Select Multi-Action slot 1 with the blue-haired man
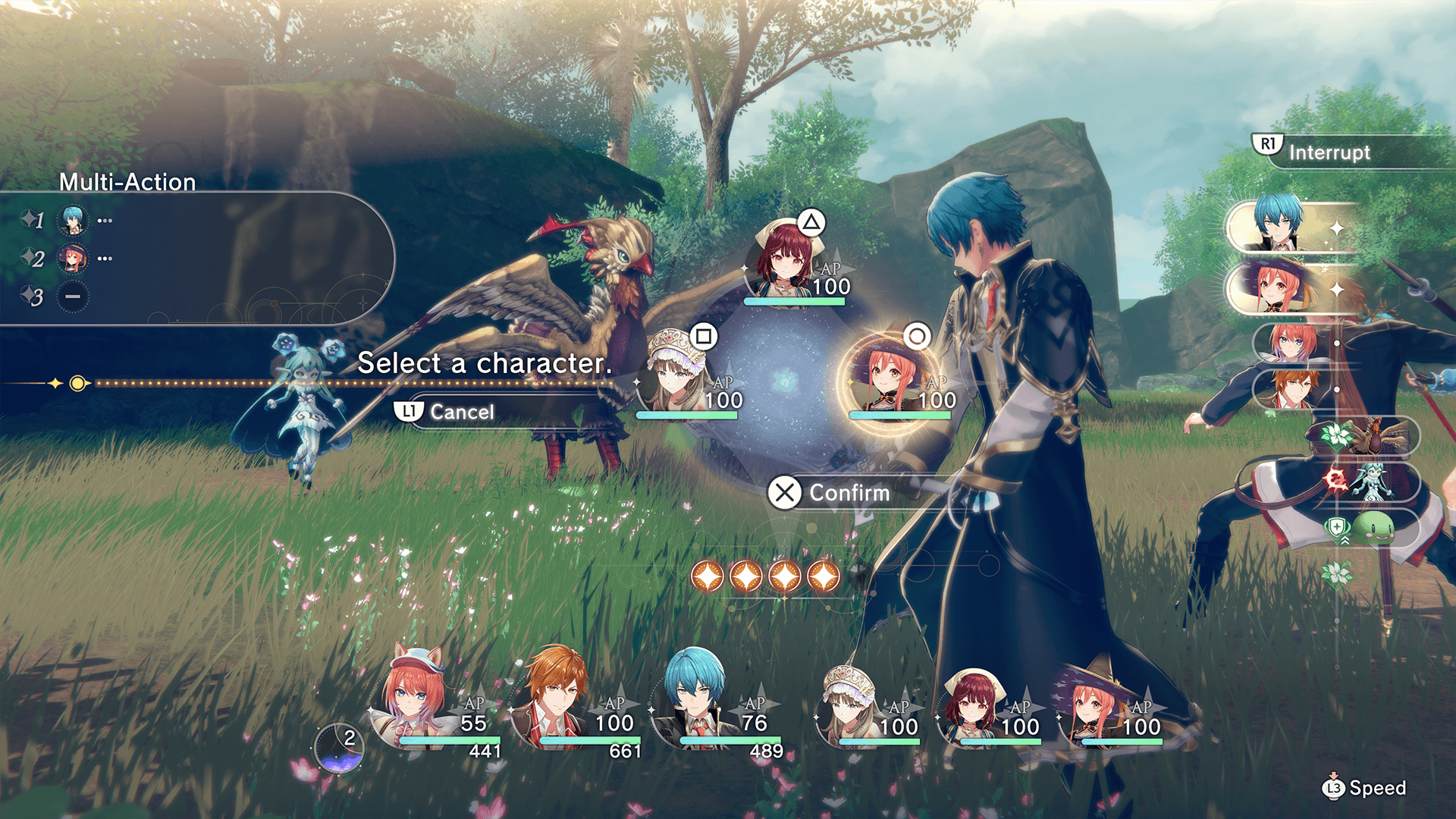 point(73,221)
